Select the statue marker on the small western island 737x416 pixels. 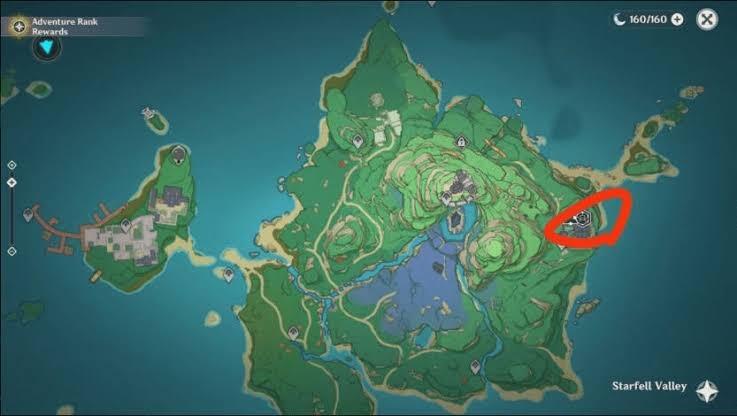pos(178,153)
